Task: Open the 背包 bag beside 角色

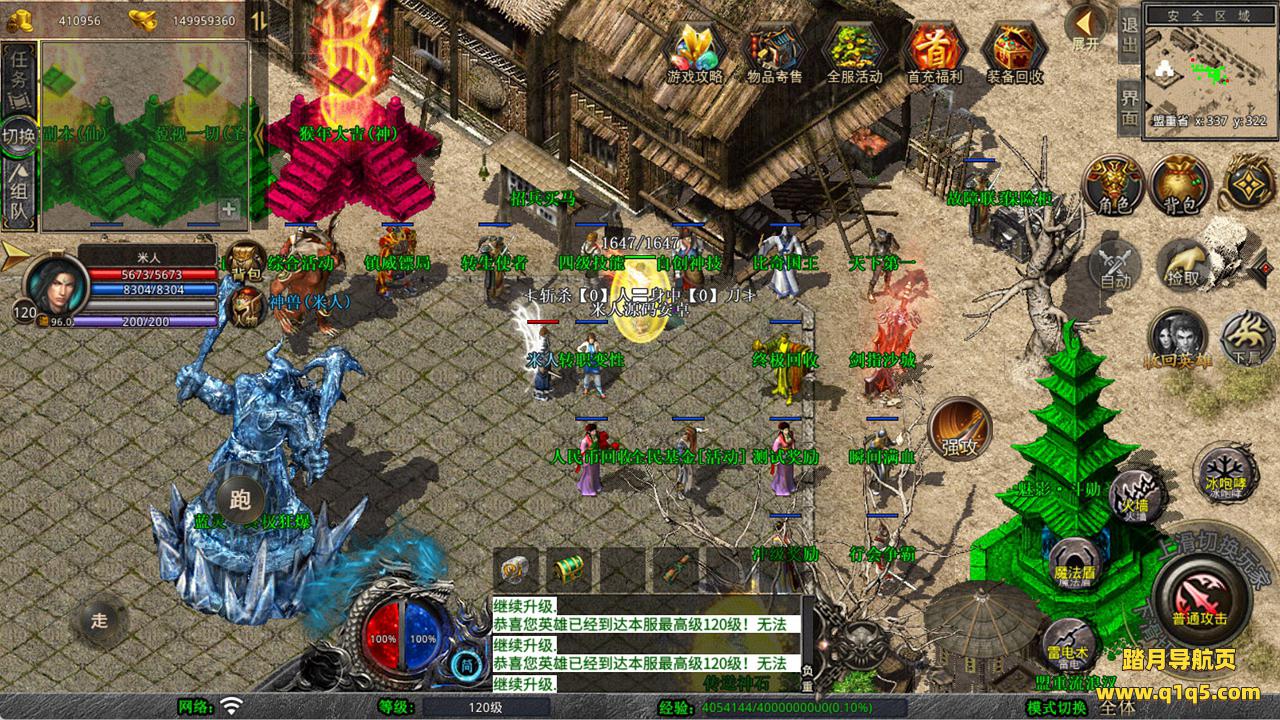Action: click(x=1181, y=186)
